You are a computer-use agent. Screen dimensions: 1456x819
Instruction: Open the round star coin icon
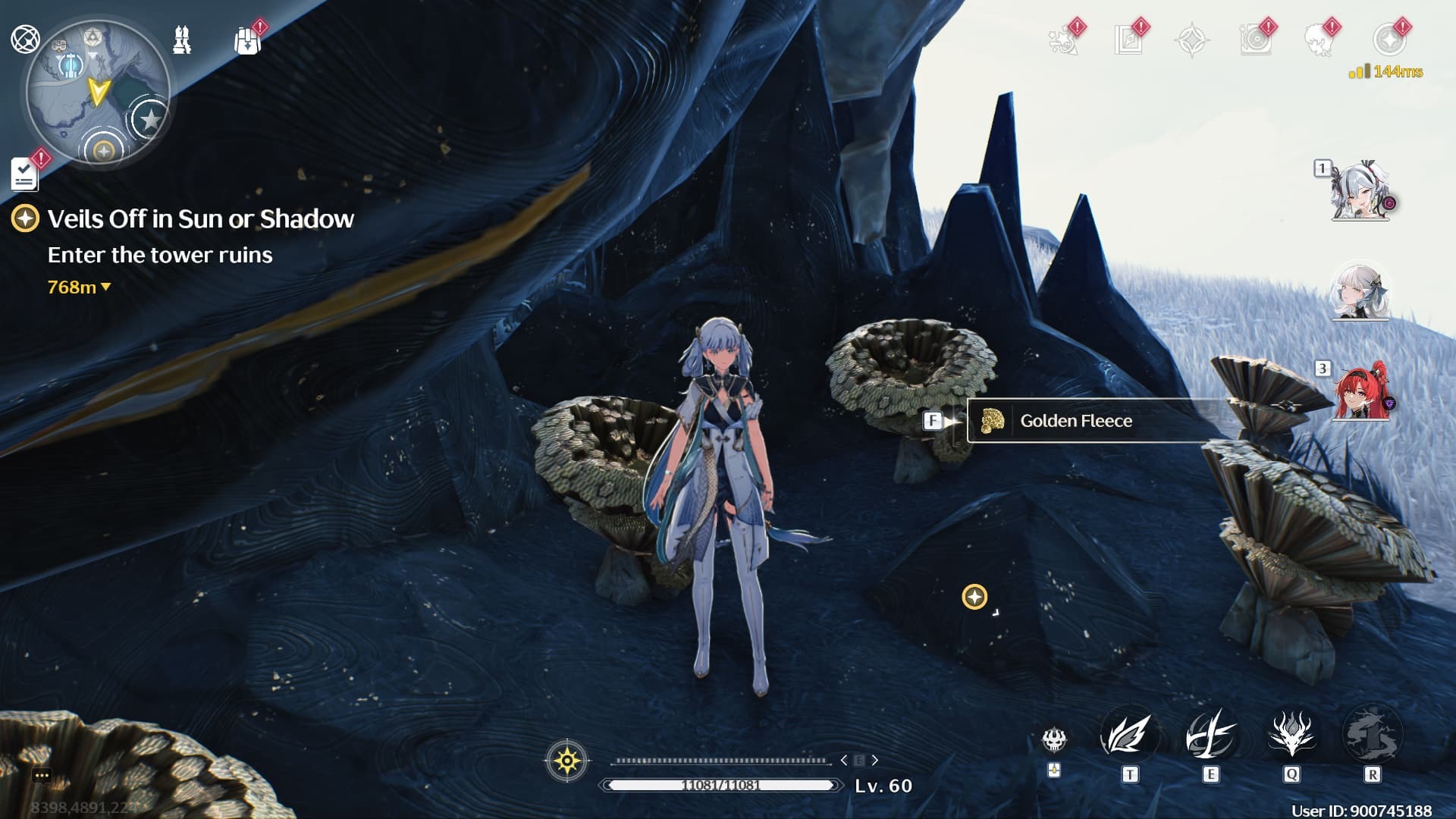[x=1389, y=40]
